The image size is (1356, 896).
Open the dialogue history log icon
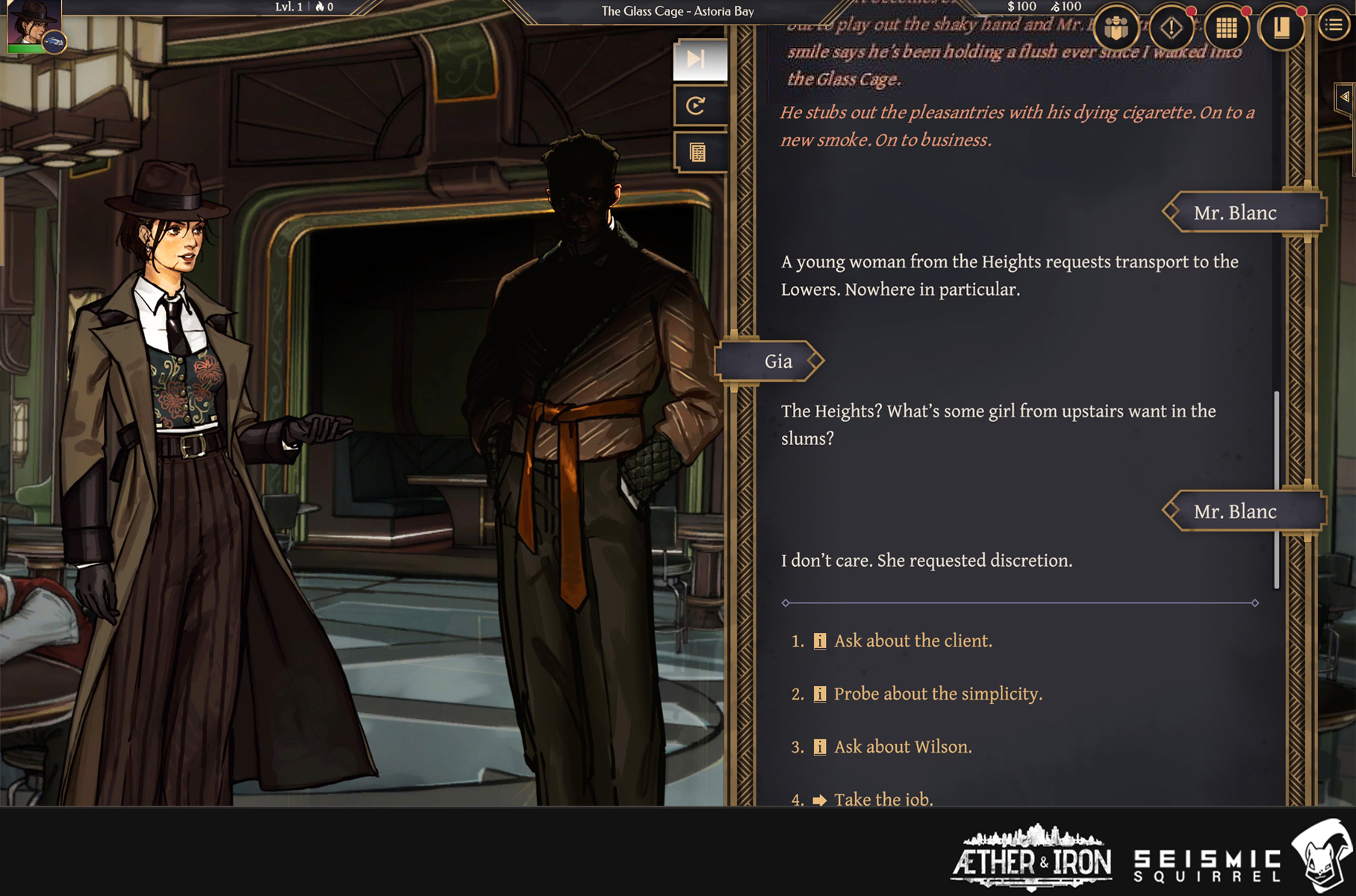698,152
